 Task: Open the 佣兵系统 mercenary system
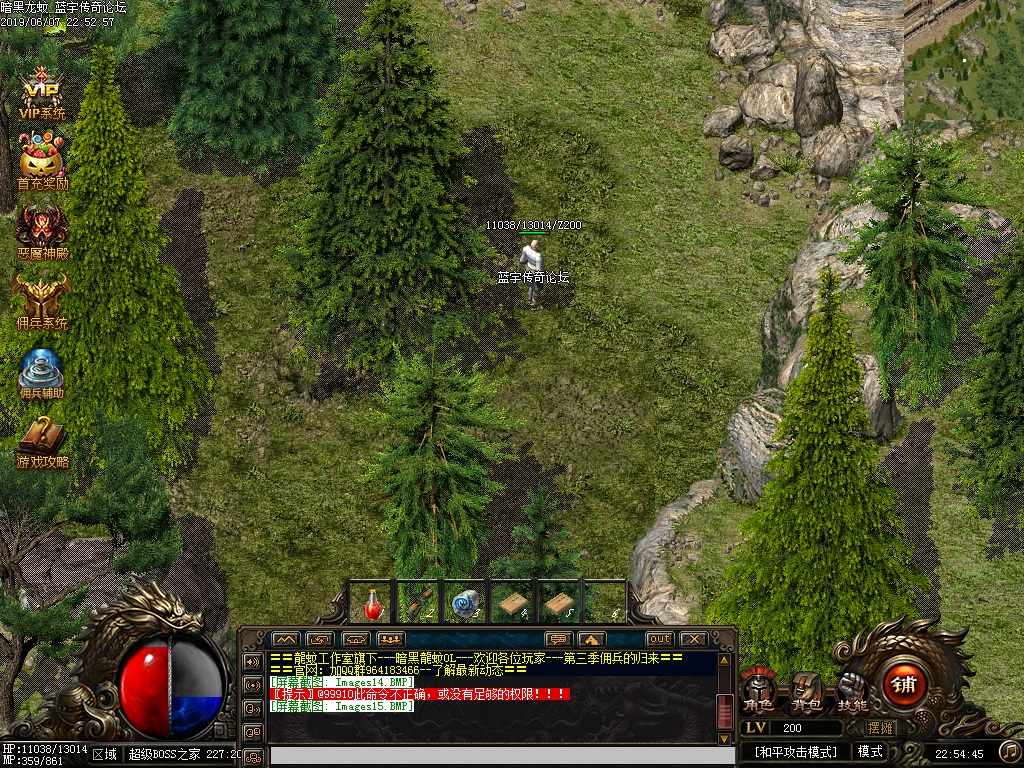(42, 301)
